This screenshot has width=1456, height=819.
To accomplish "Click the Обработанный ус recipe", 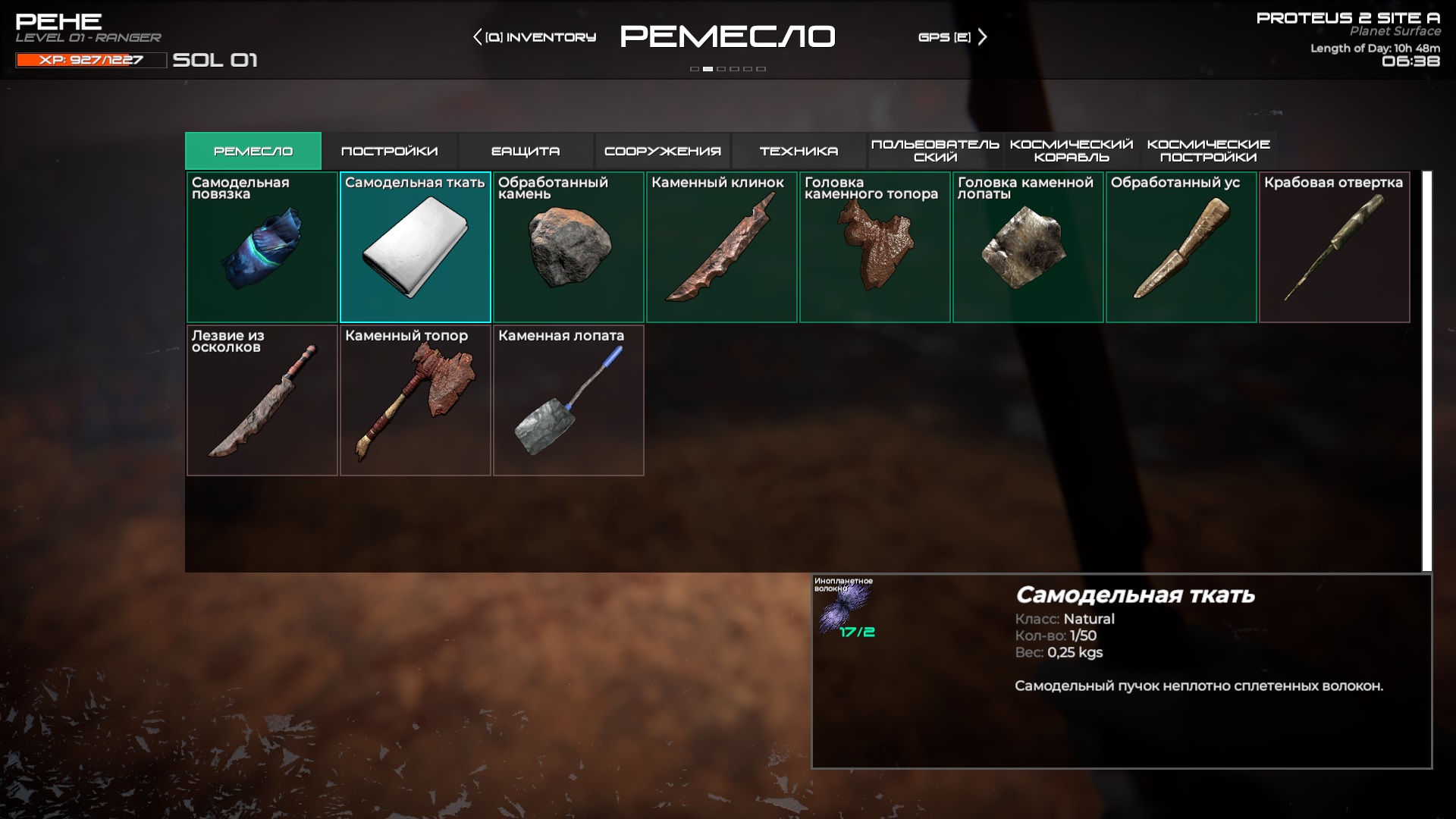I will (1181, 247).
